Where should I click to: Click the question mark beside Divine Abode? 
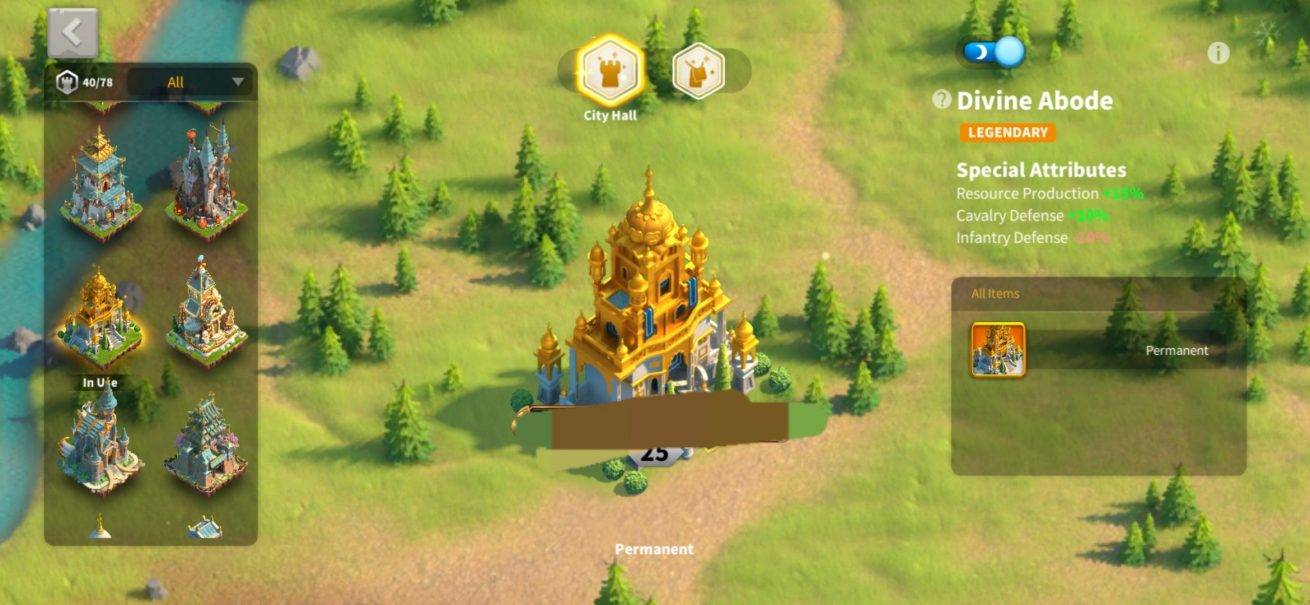point(941,99)
